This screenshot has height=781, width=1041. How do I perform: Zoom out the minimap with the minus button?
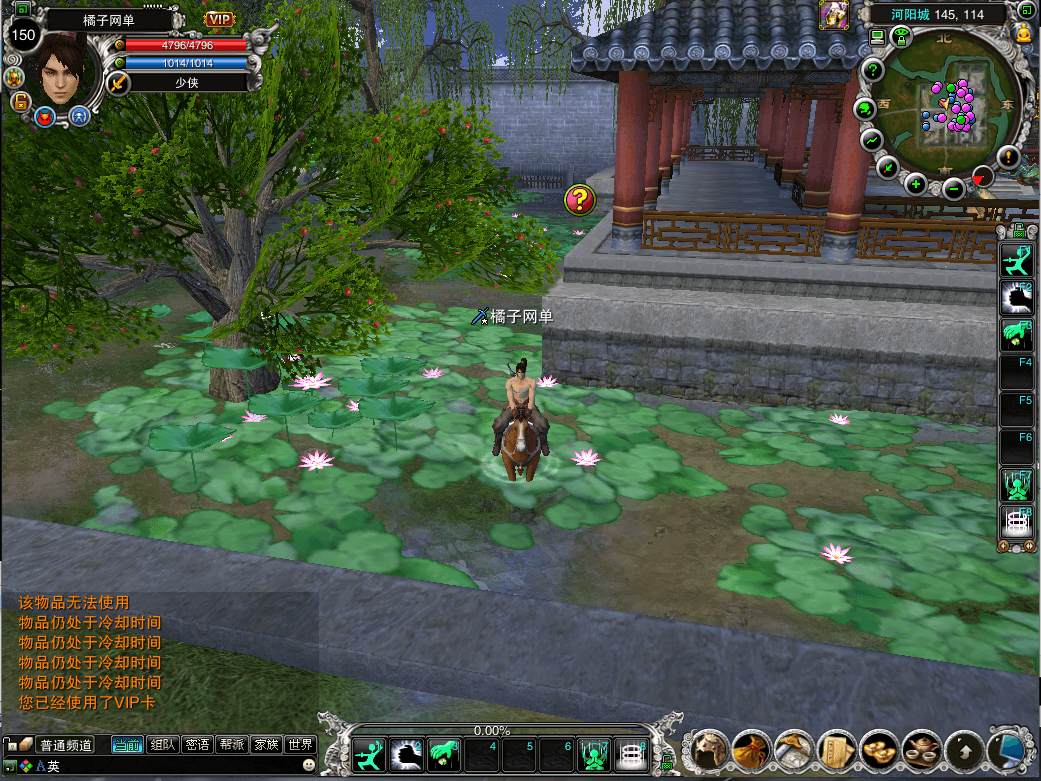(953, 186)
